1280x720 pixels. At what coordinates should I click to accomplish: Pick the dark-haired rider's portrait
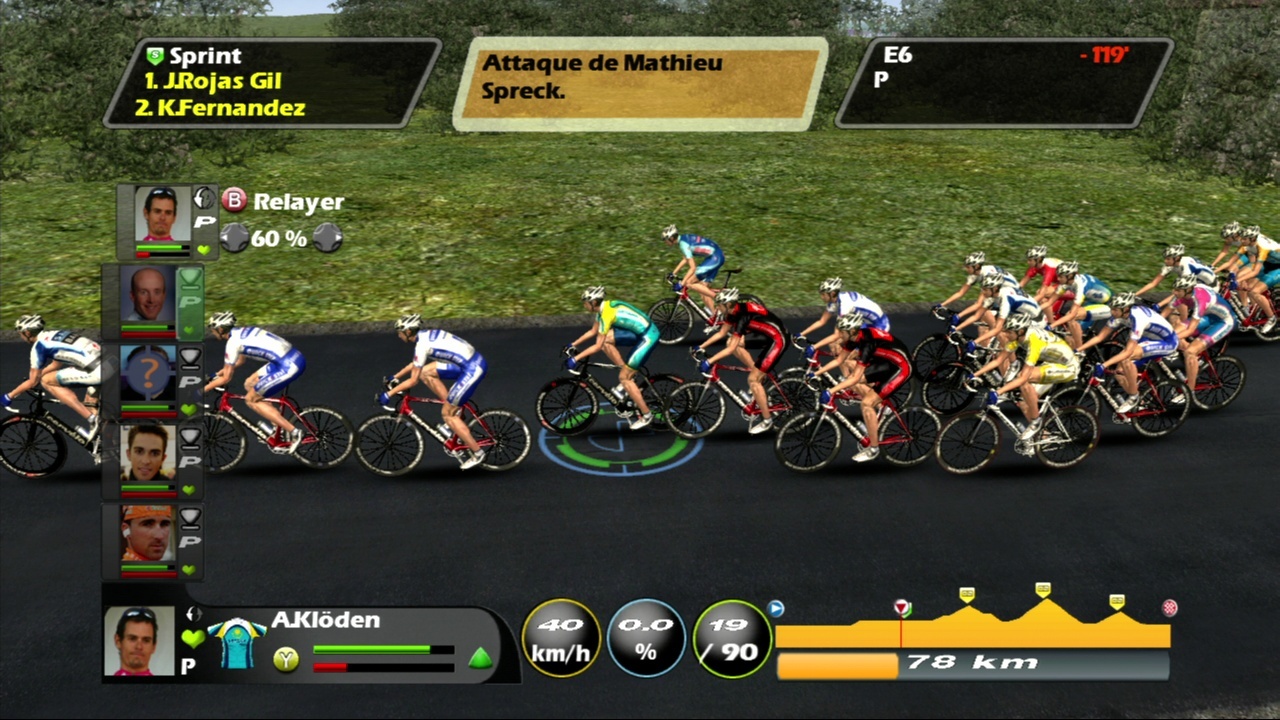pyautogui.click(x=149, y=453)
